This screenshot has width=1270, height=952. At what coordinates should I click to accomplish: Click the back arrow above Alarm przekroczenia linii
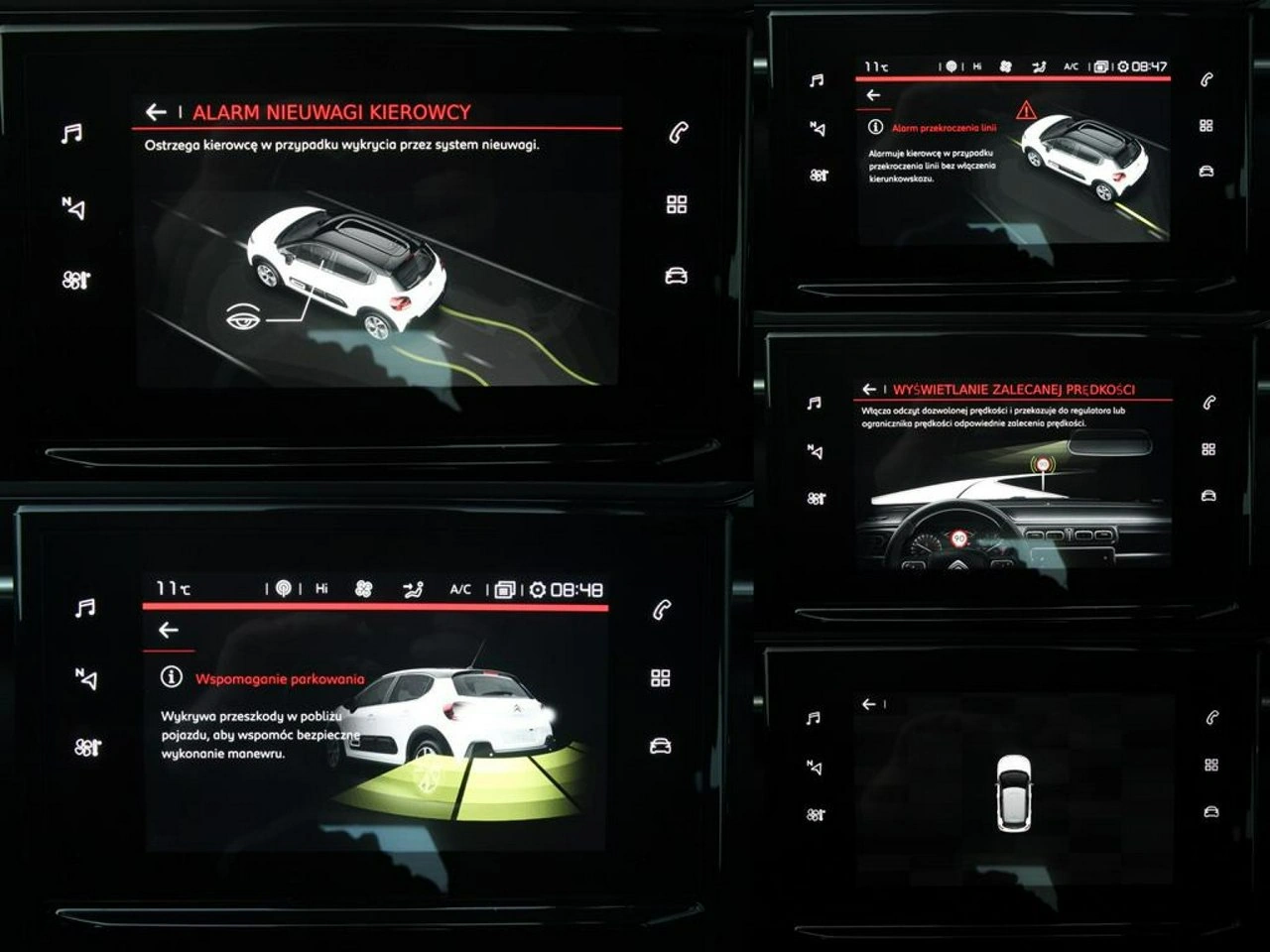pyautogui.click(x=873, y=95)
